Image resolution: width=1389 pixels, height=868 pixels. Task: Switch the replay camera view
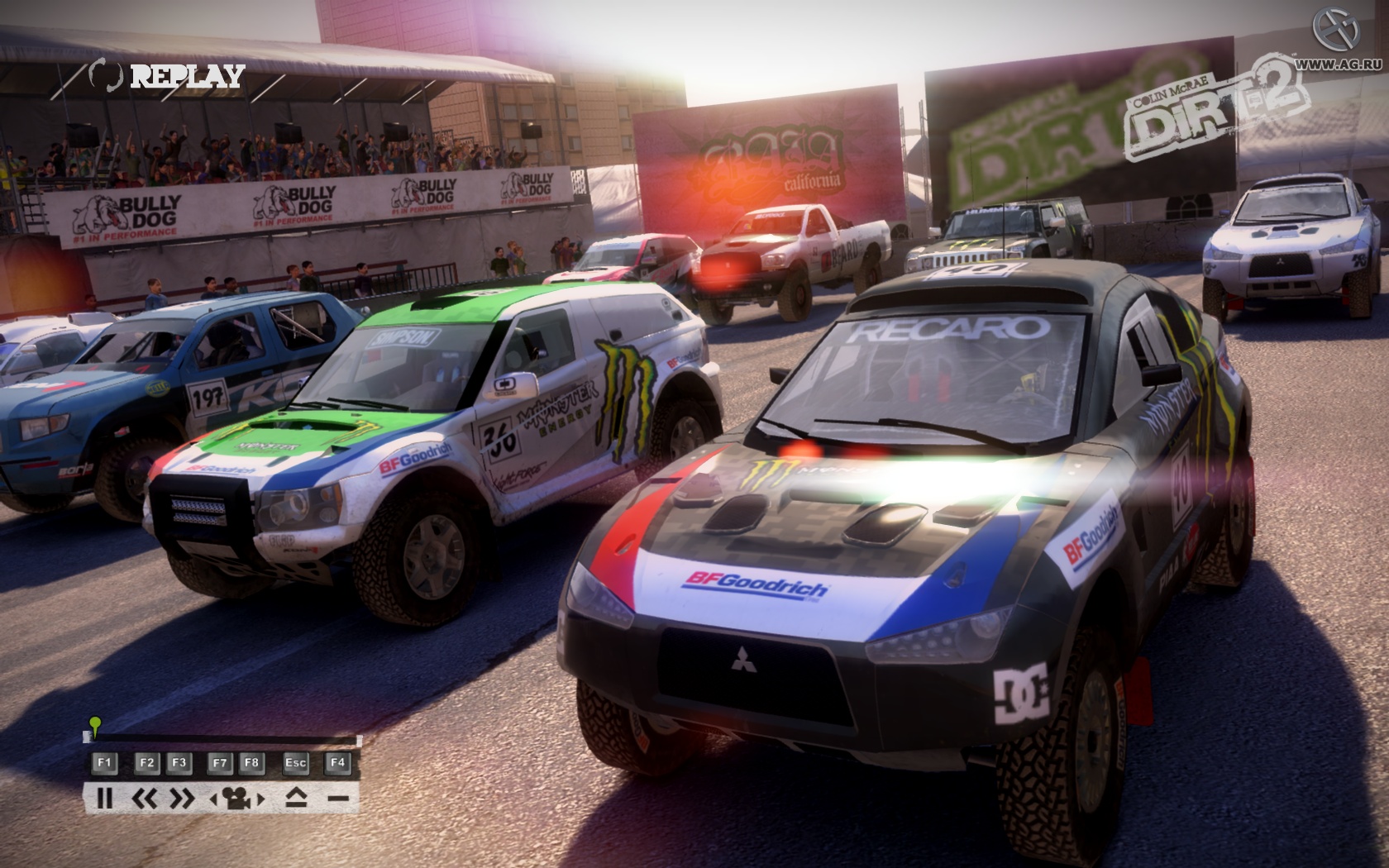click(237, 799)
